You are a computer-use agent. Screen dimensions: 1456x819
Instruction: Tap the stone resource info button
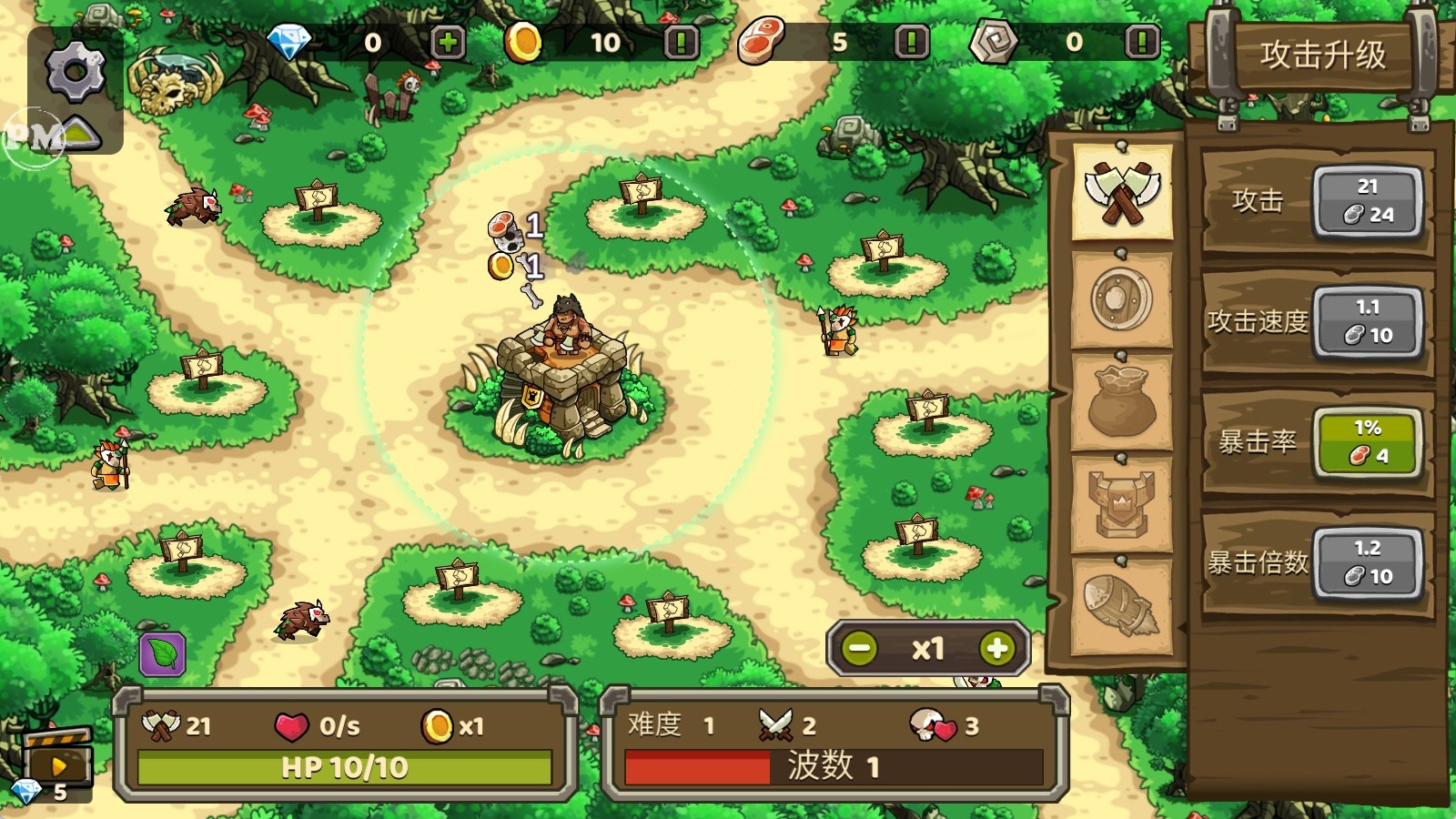[x=1142, y=43]
